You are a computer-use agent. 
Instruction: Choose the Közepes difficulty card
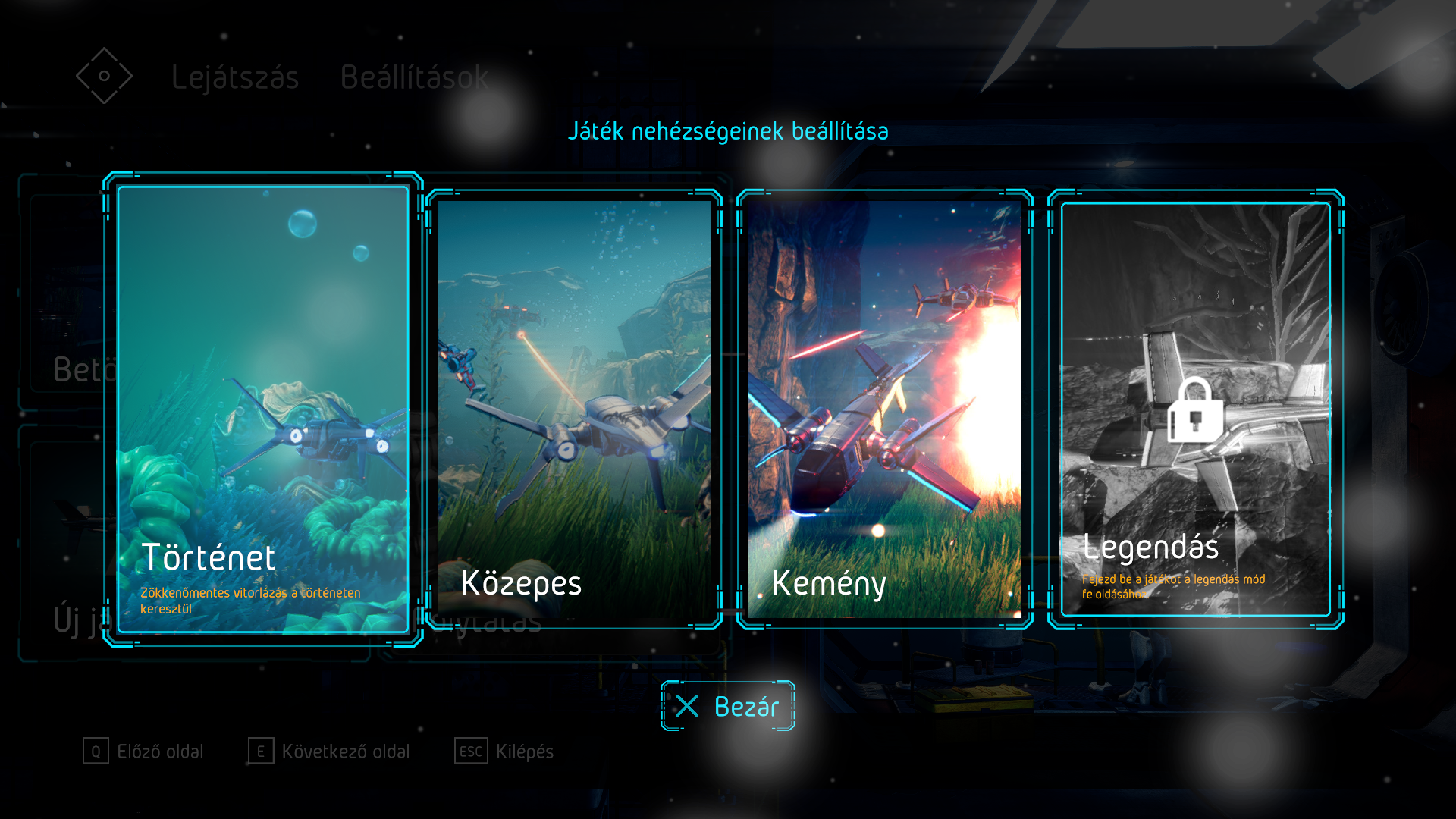click(574, 409)
